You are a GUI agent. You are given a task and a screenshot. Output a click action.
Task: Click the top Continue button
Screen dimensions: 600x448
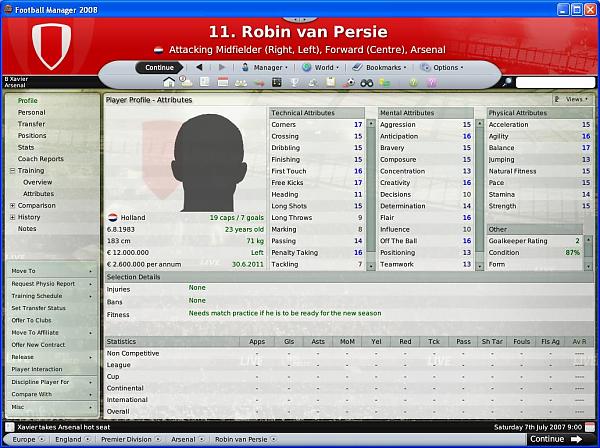159,68
